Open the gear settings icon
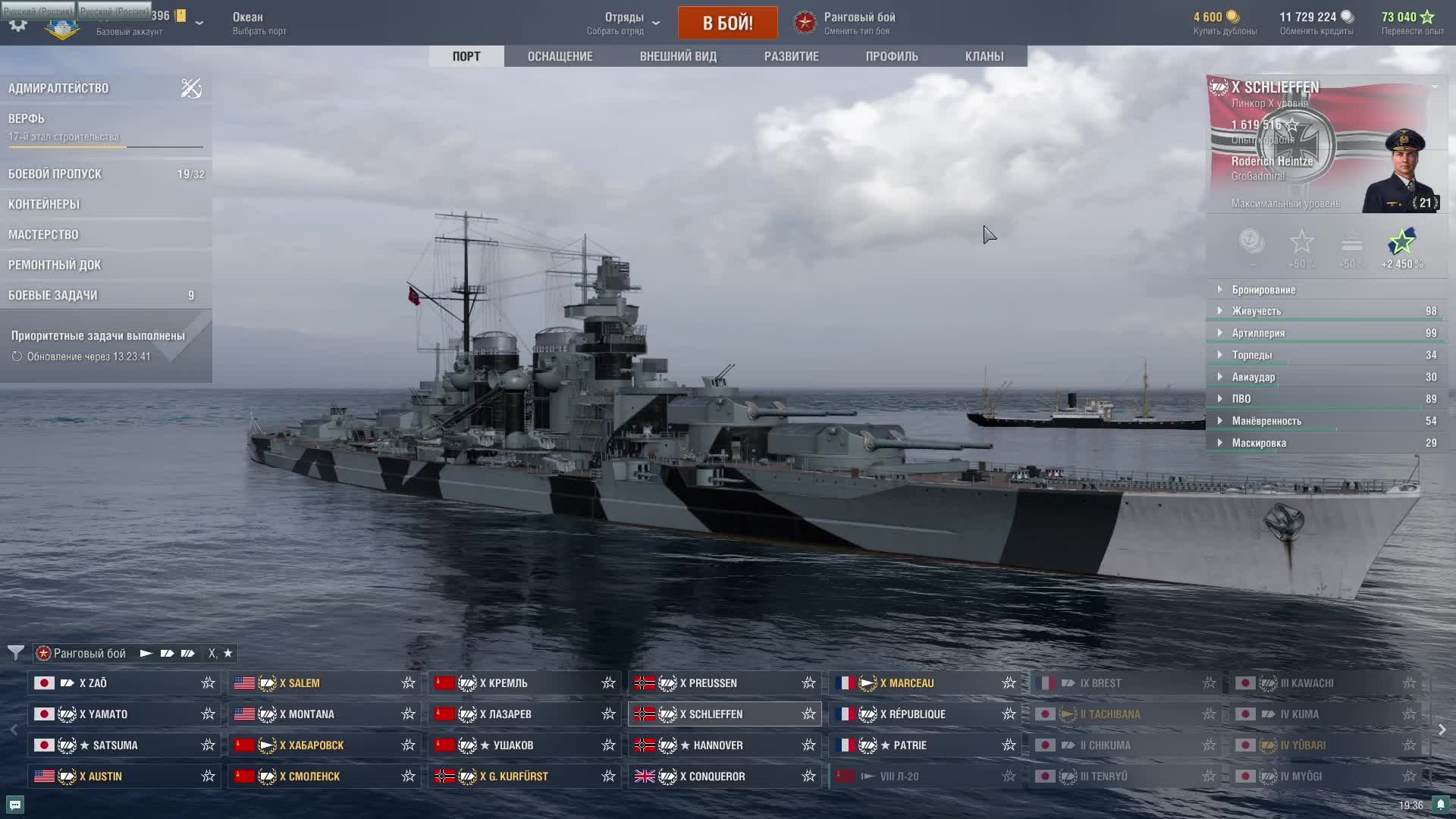Image resolution: width=1456 pixels, height=819 pixels. pos(18,24)
